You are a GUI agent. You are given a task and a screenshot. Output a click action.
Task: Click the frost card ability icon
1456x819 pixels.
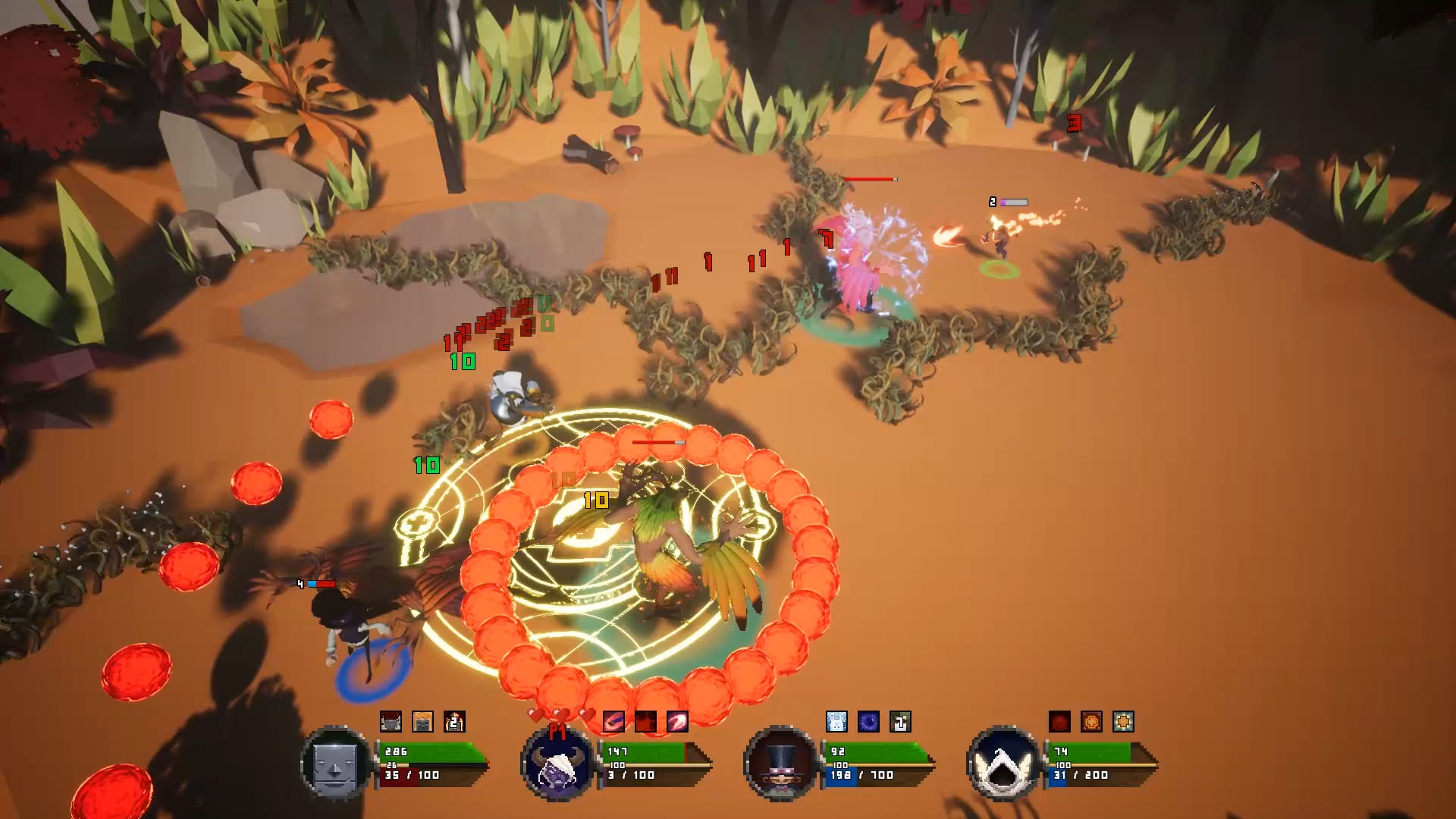click(x=836, y=721)
